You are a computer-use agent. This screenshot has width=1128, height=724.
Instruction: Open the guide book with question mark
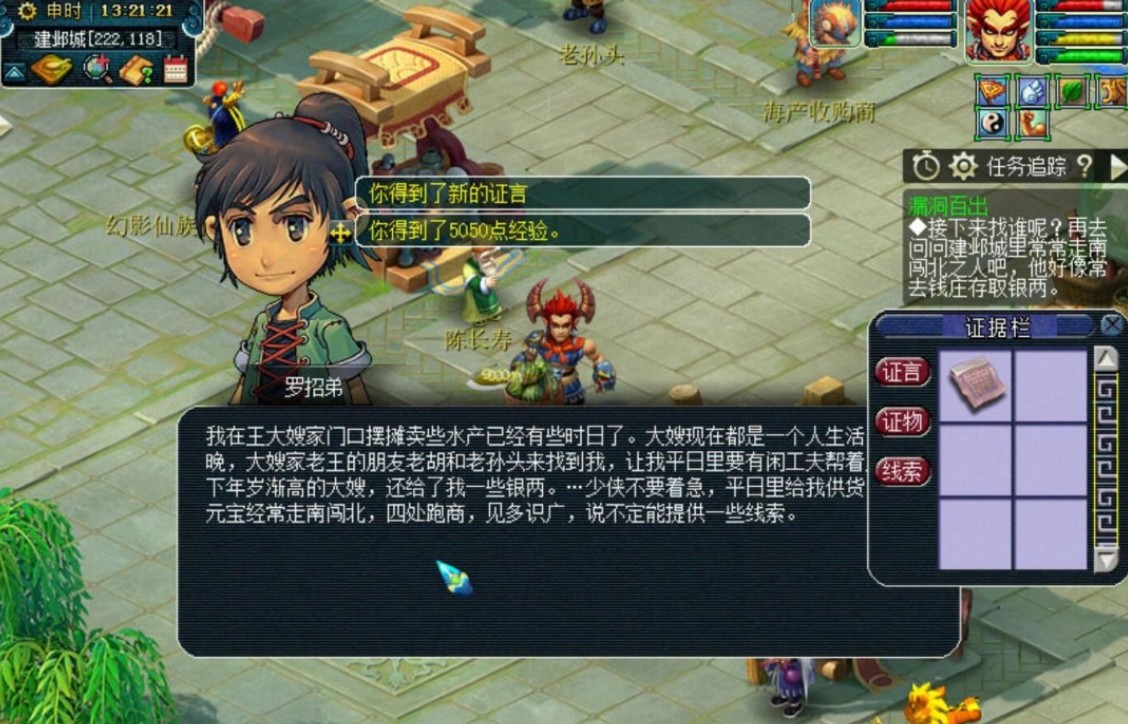tap(136, 69)
